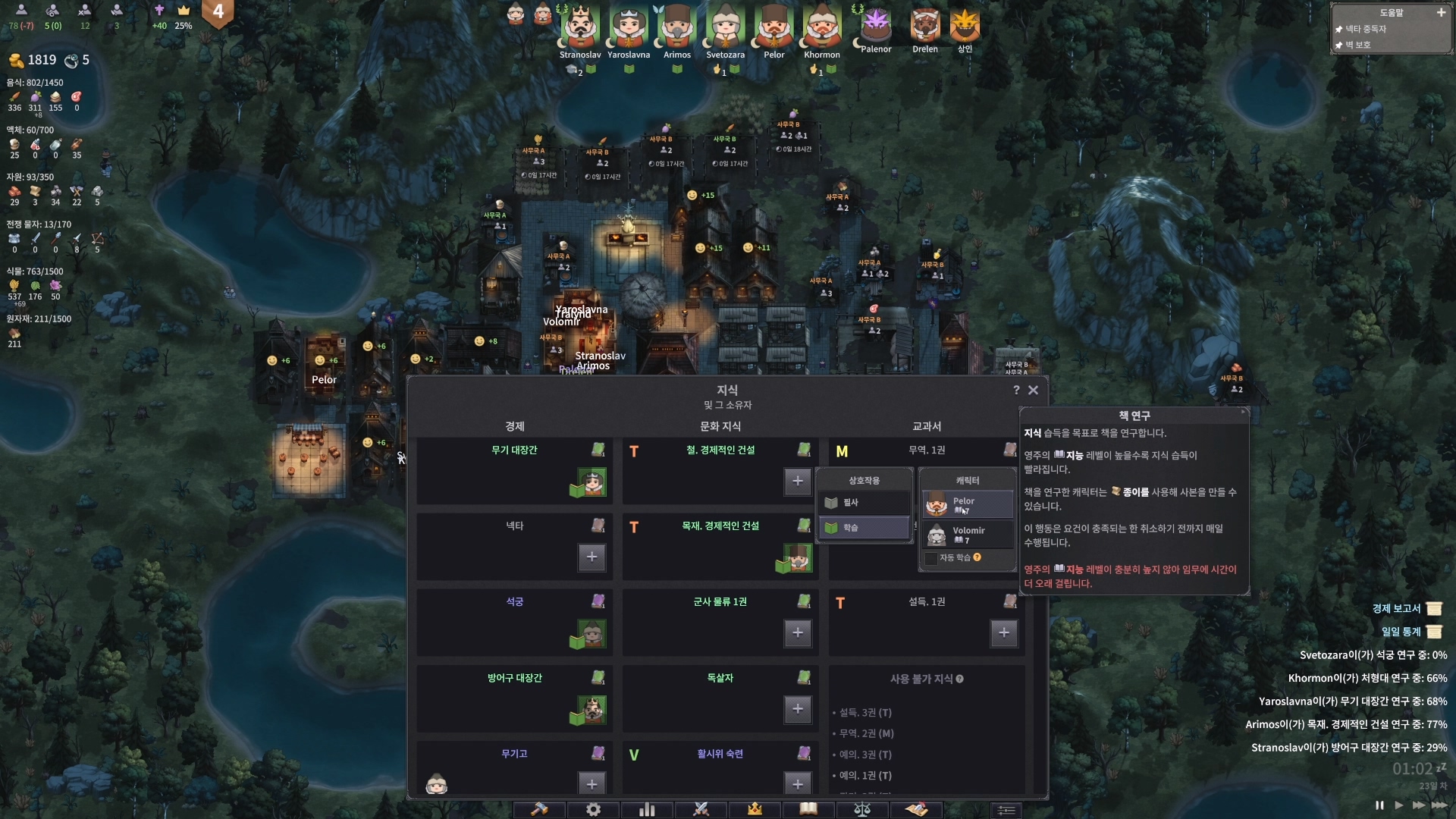This screenshot has width=1456, height=819.
Task: Add a researcher to 설득 1권 textbook
Action: [1003, 632]
